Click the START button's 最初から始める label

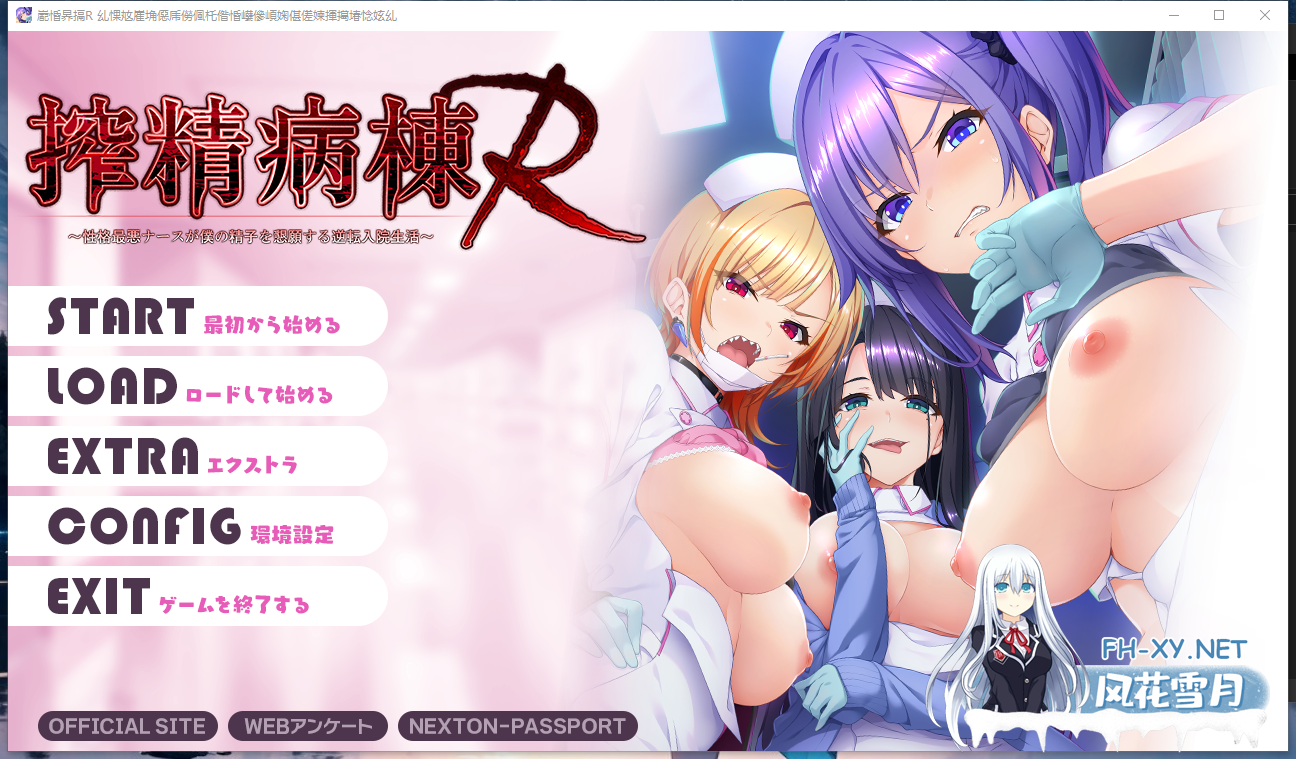coord(270,326)
